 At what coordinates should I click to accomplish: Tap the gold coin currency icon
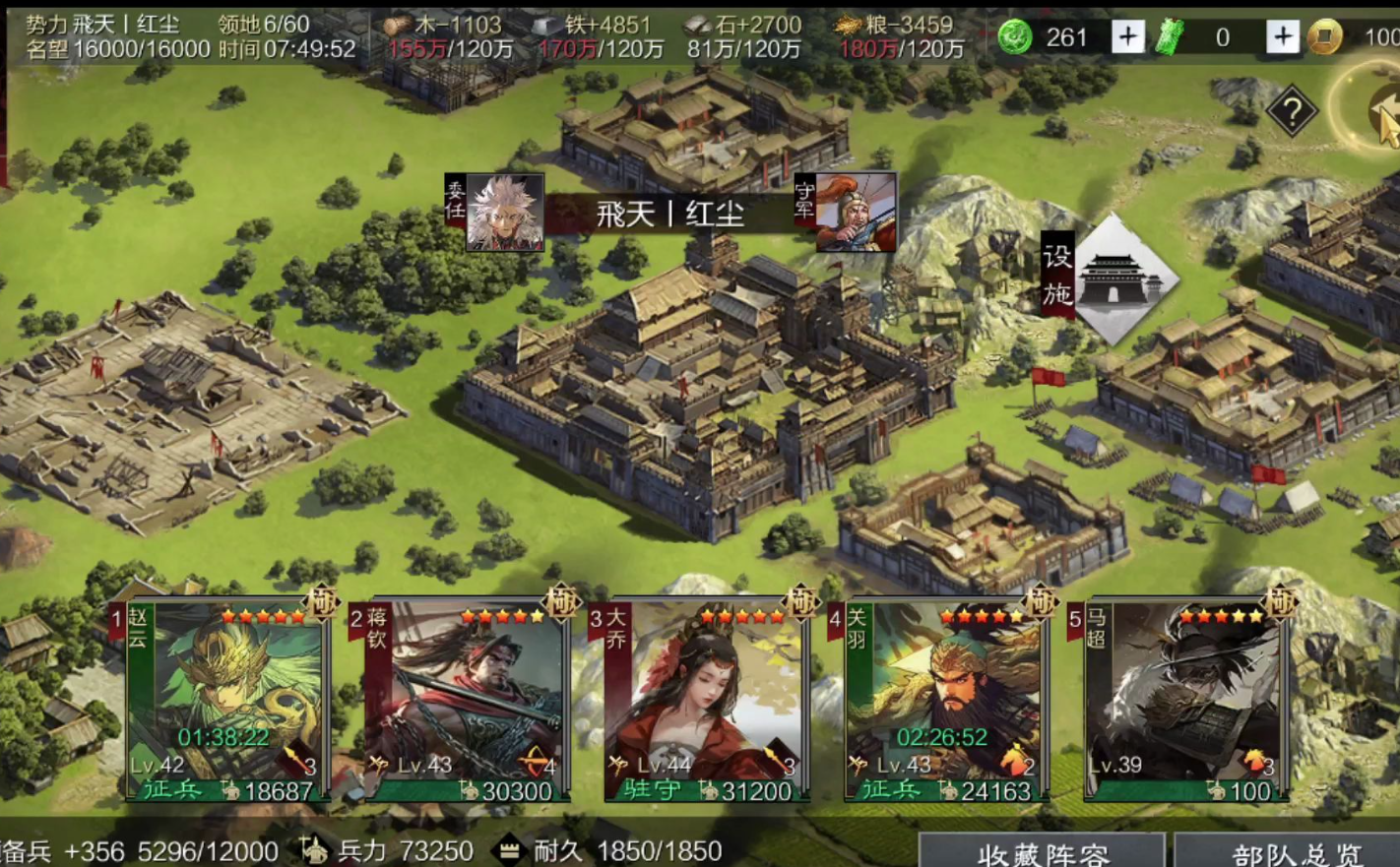(x=1325, y=37)
